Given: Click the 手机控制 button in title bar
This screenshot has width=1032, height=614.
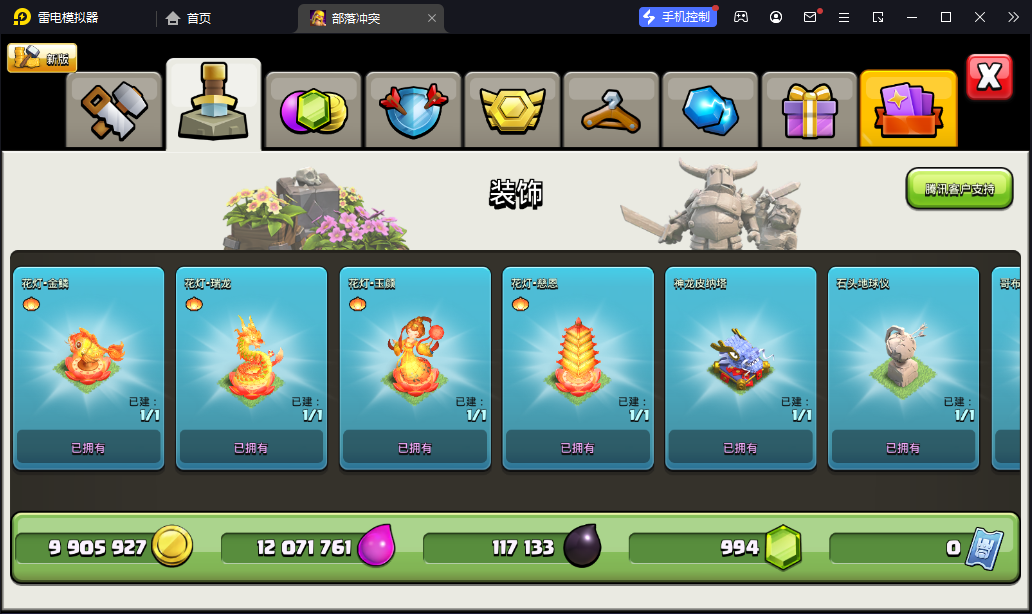Looking at the screenshot, I should (x=678, y=17).
